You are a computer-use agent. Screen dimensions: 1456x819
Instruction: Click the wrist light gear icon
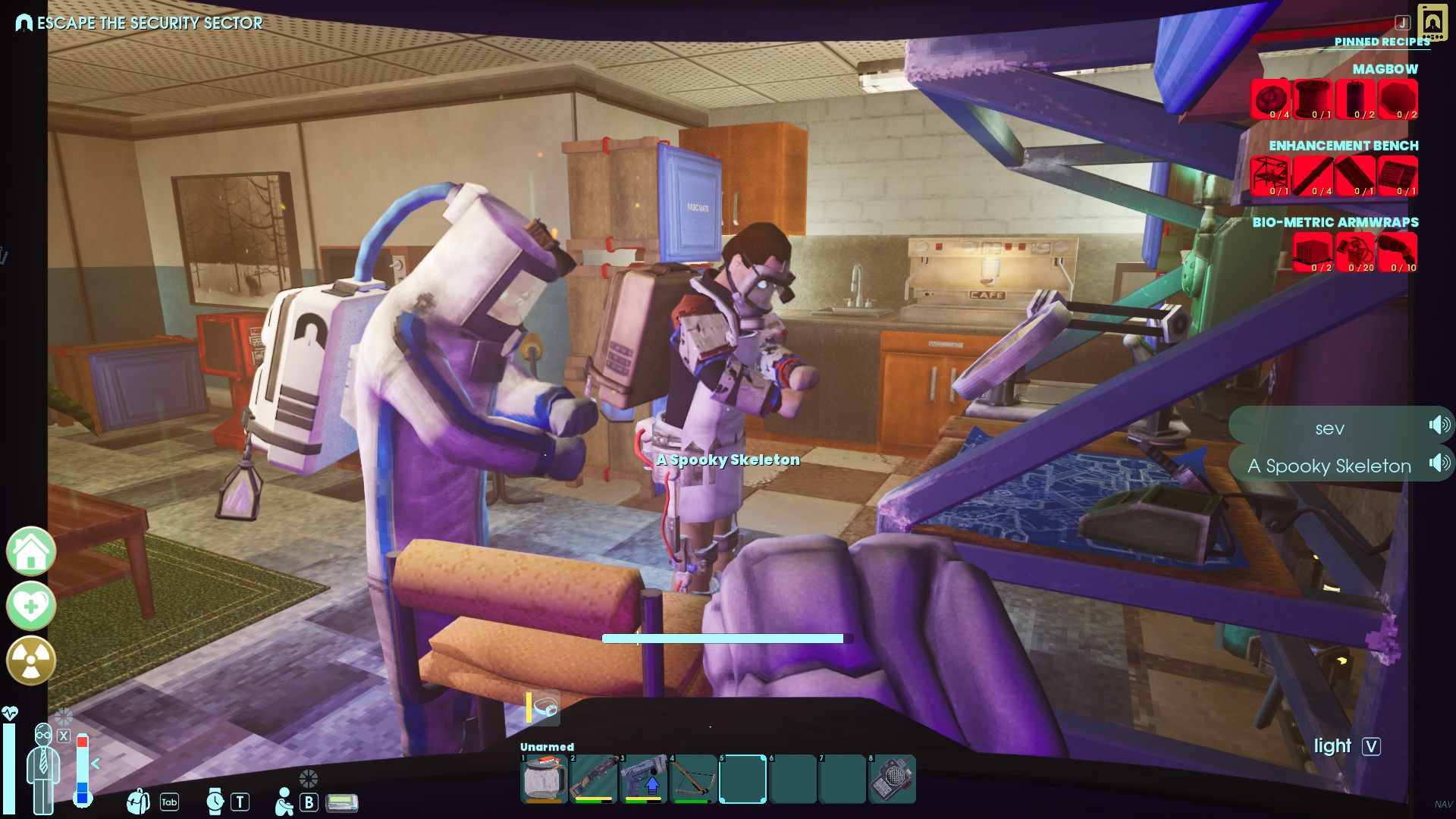coord(544,708)
